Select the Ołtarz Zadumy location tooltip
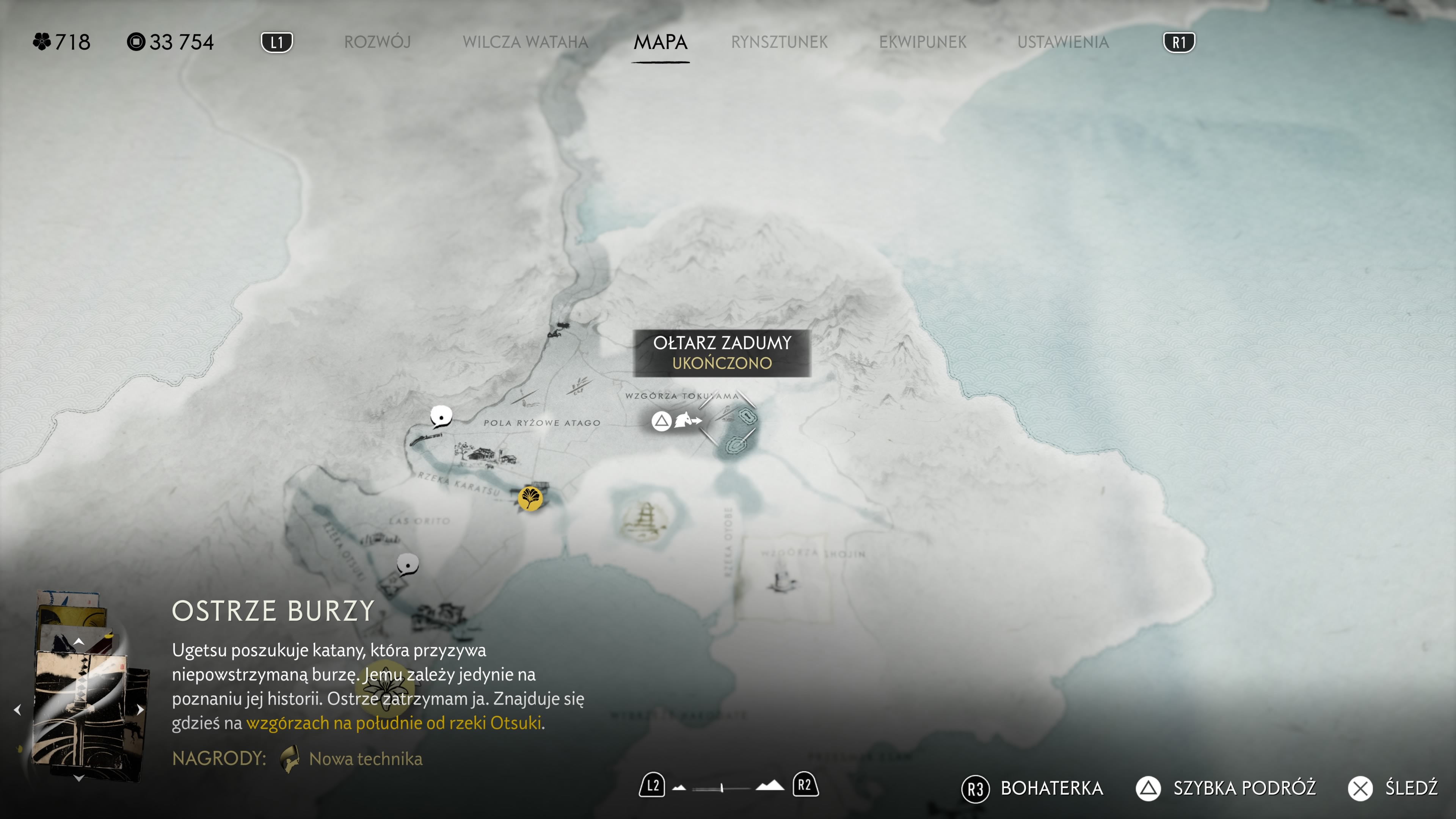Viewport: 1456px width, 819px height. (722, 353)
